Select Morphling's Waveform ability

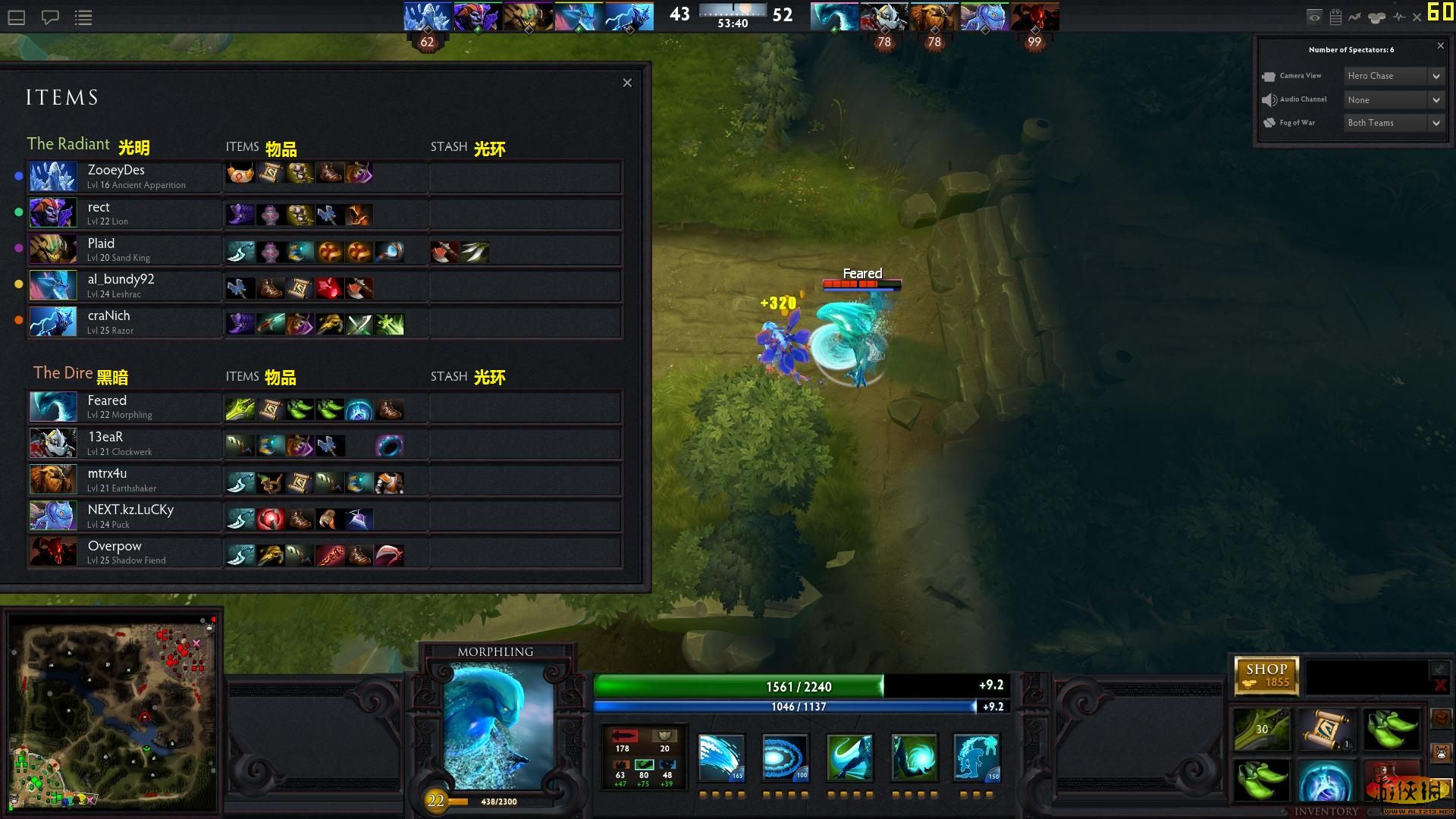click(x=720, y=758)
